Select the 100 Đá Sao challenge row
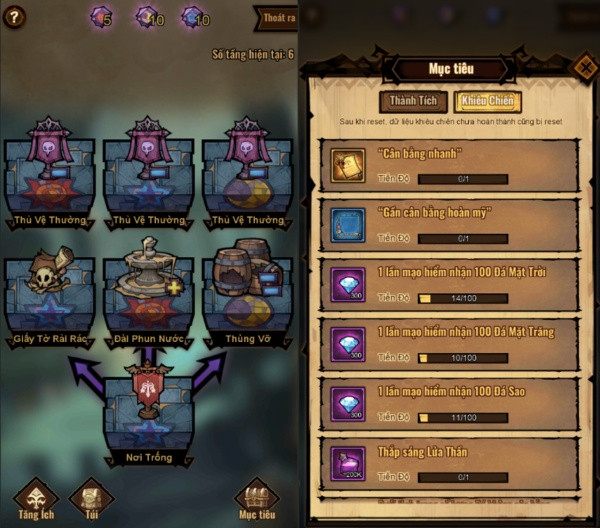Viewport: 600px width, 528px height. point(453,405)
